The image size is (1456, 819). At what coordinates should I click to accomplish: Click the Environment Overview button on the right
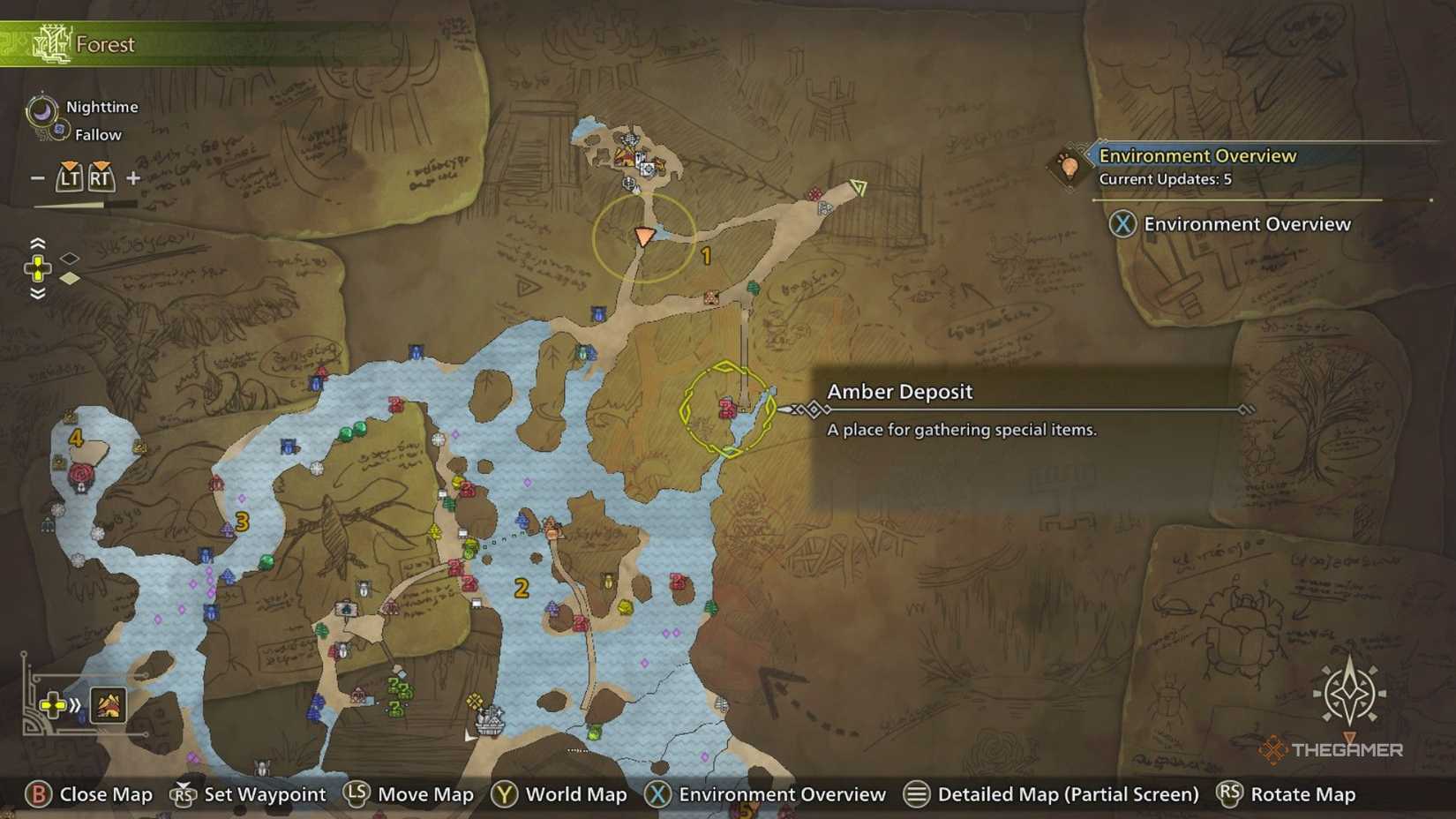pos(1233,223)
